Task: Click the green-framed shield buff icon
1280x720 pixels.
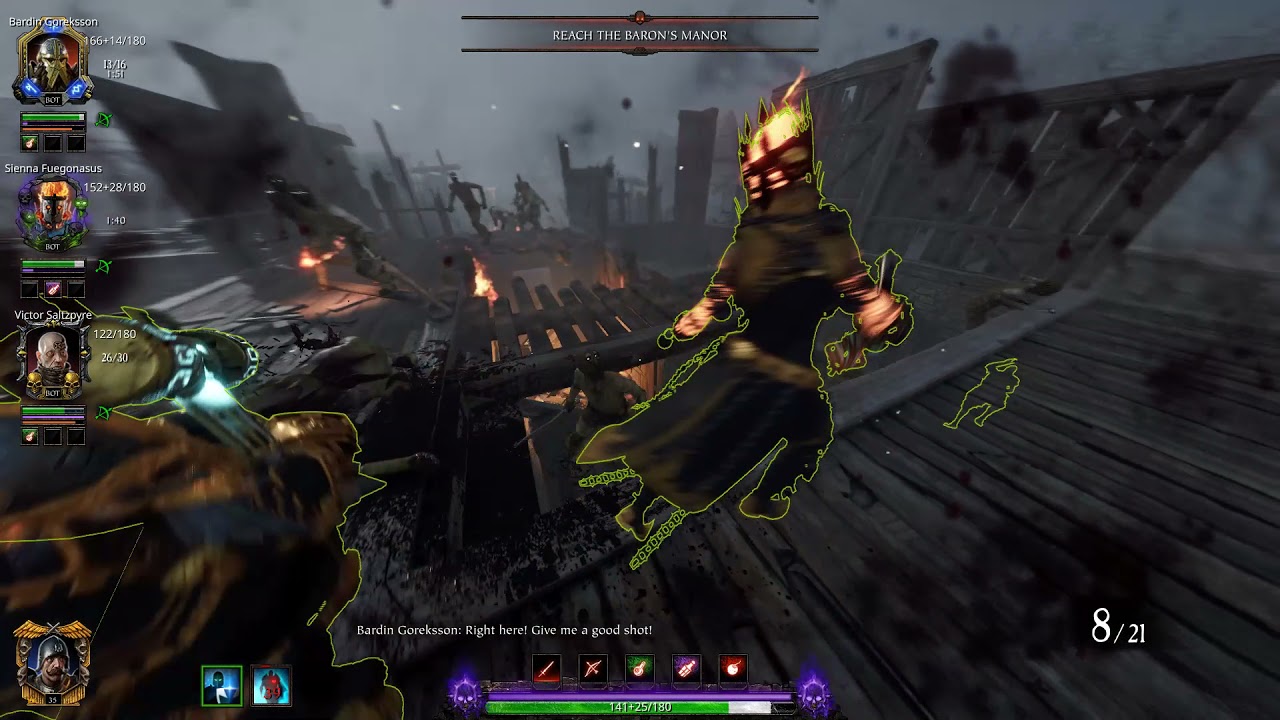Action: [x=222, y=686]
